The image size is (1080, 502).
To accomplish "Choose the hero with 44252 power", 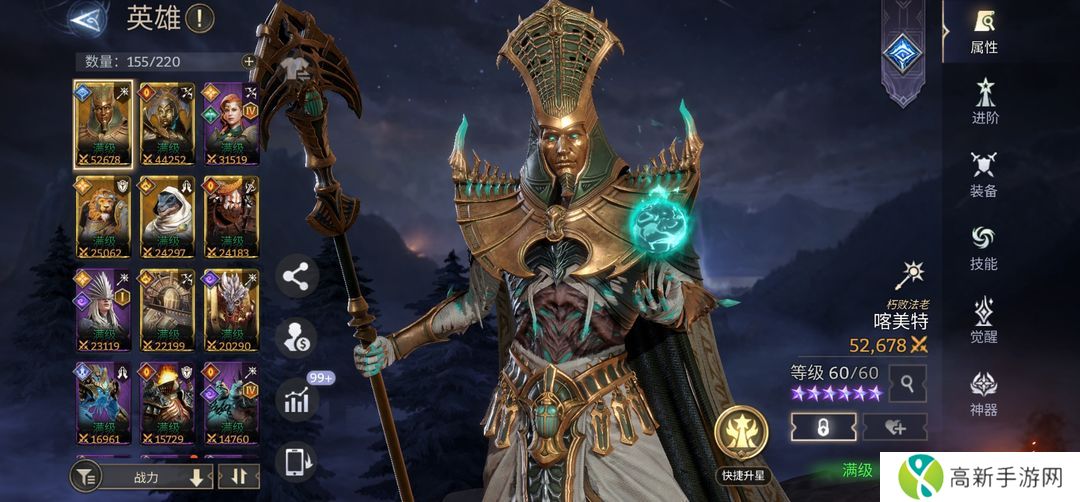I will tap(168, 123).
